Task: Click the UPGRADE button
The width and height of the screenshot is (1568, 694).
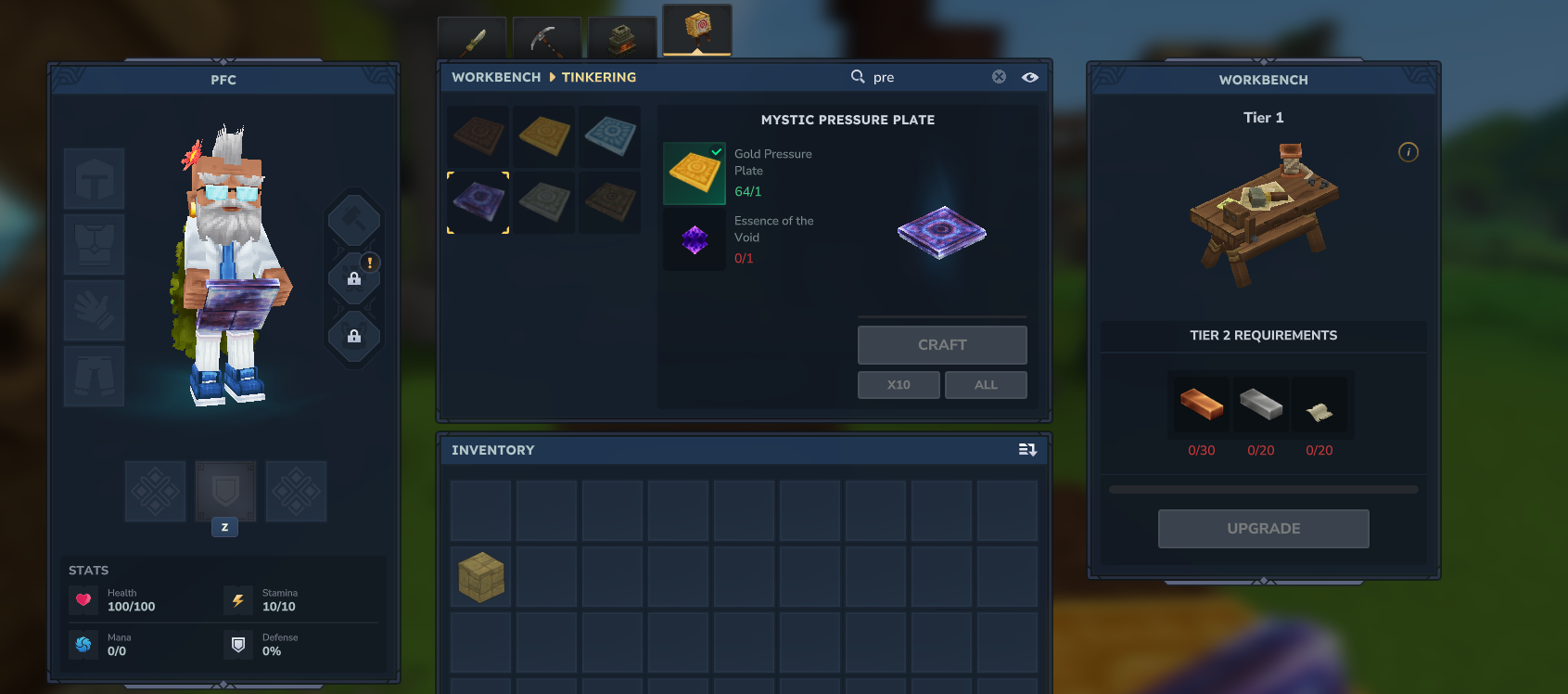Action: pyautogui.click(x=1263, y=528)
